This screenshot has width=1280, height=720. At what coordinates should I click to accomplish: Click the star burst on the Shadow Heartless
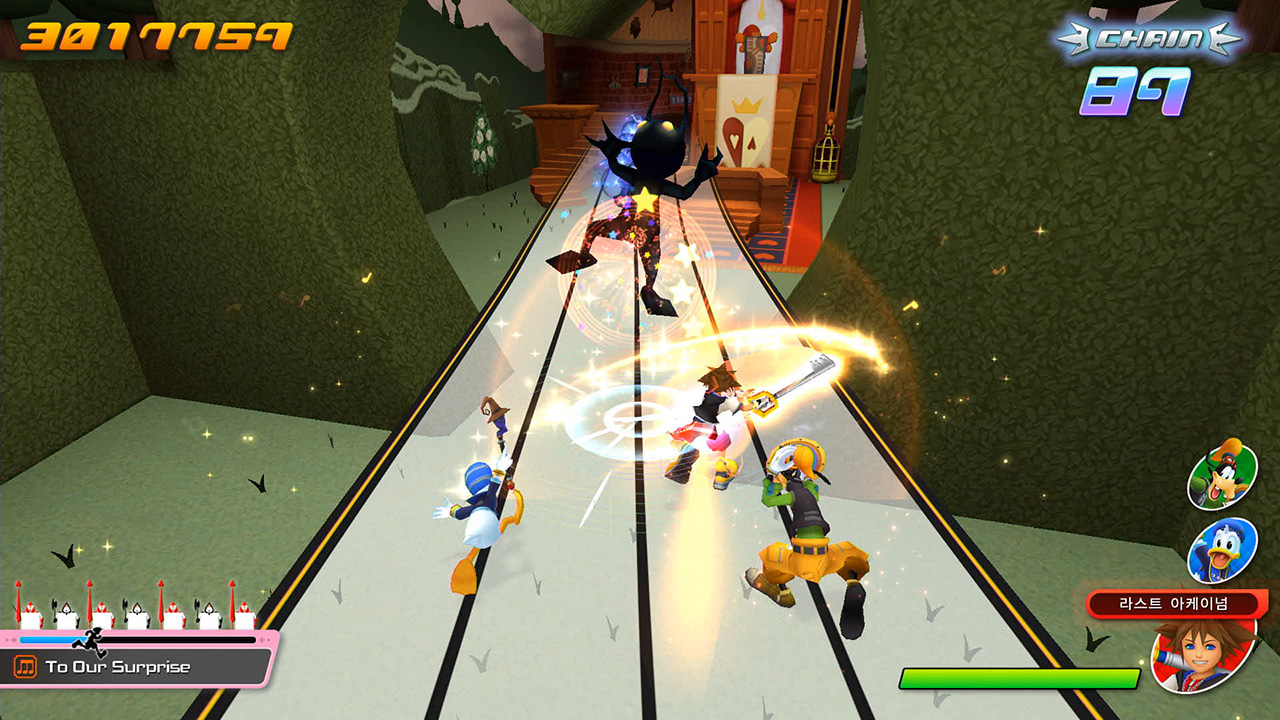(x=646, y=198)
